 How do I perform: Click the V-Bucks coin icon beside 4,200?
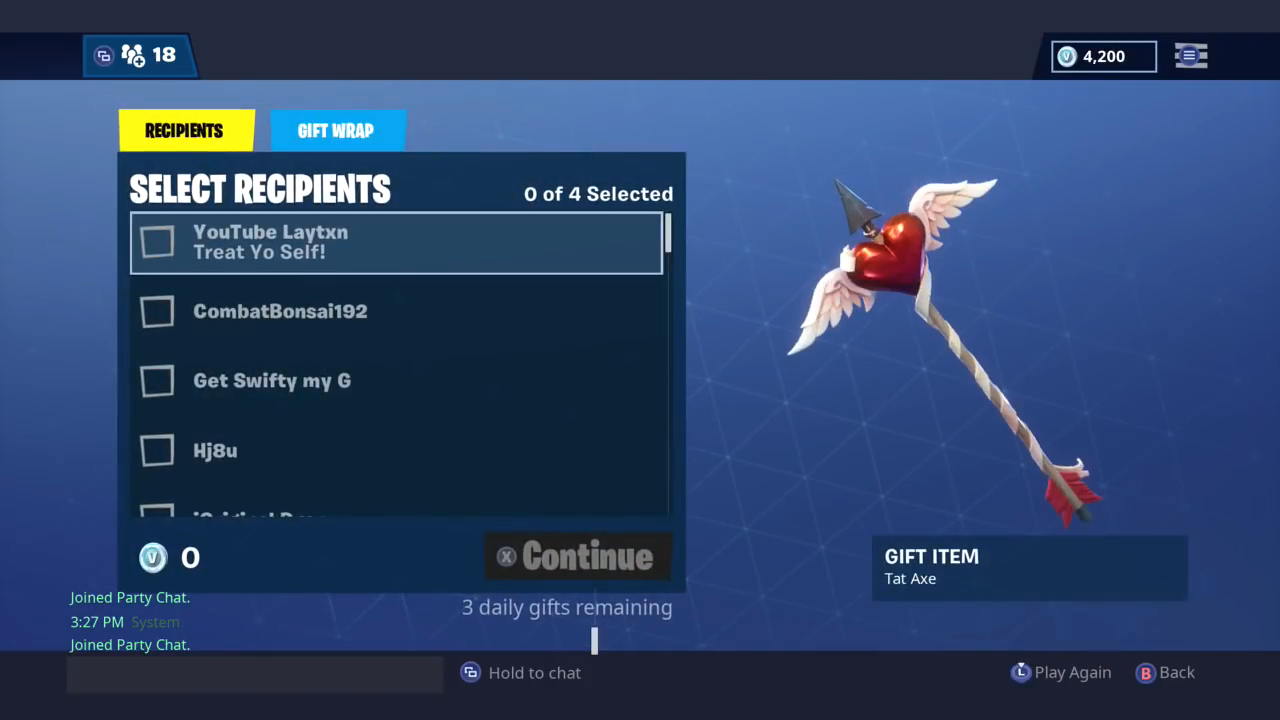[x=1066, y=57]
